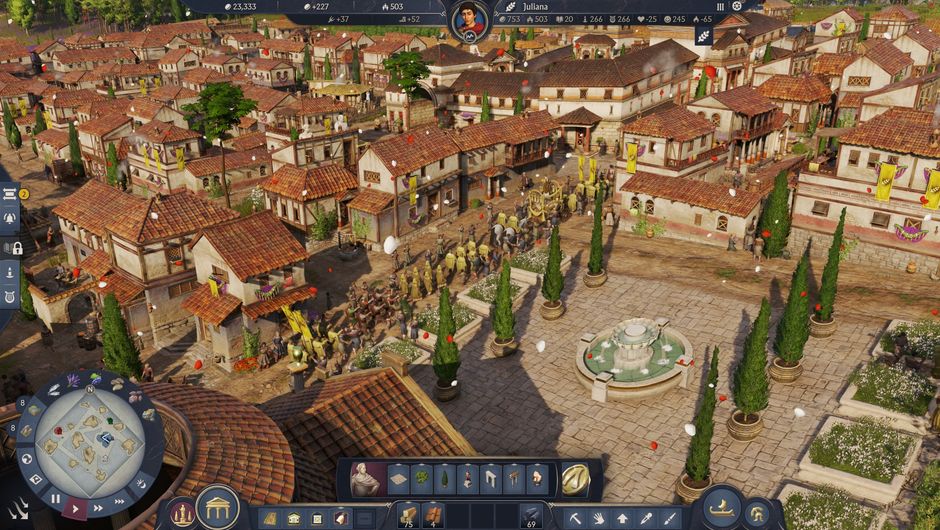This screenshot has width=940, height=530.
Task: Activate the pickaxe demolish tool
Action: tap(575, 517)
